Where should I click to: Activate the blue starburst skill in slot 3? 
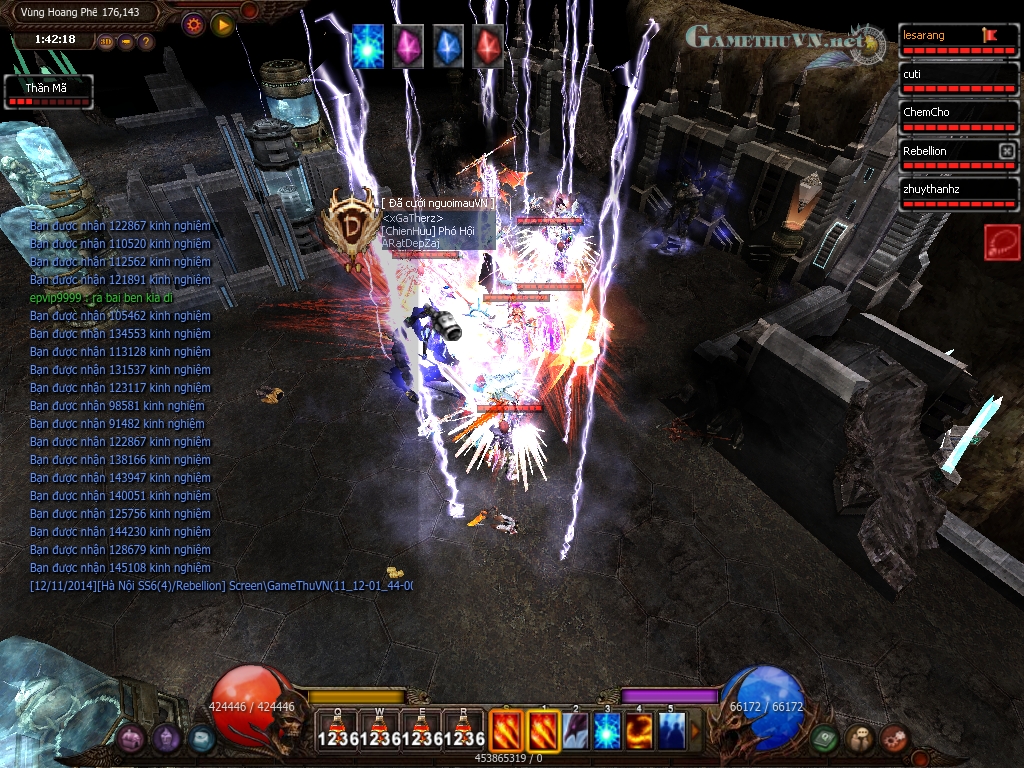click(608, 730)
